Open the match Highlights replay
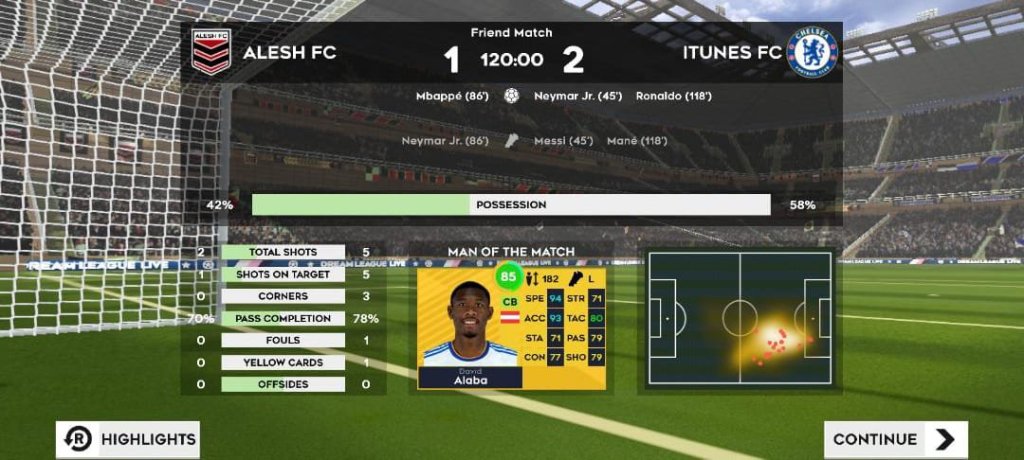This screenshot has width=1024, height=460. [127, 439]
